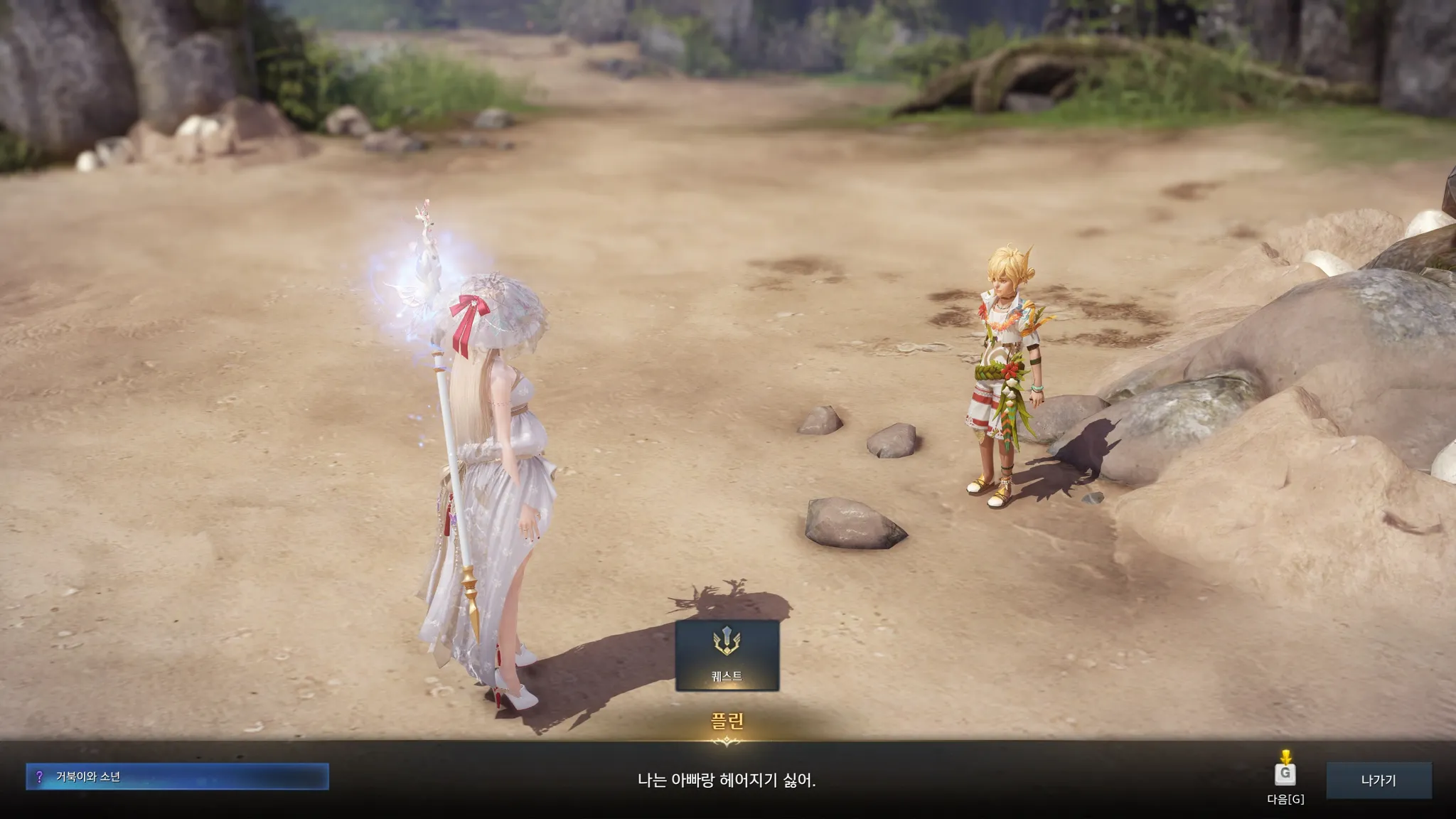This screenshot has width=1456, height=819.
Task: Select the 퀘스트 quest dialogue option
Action: (727, 655)
